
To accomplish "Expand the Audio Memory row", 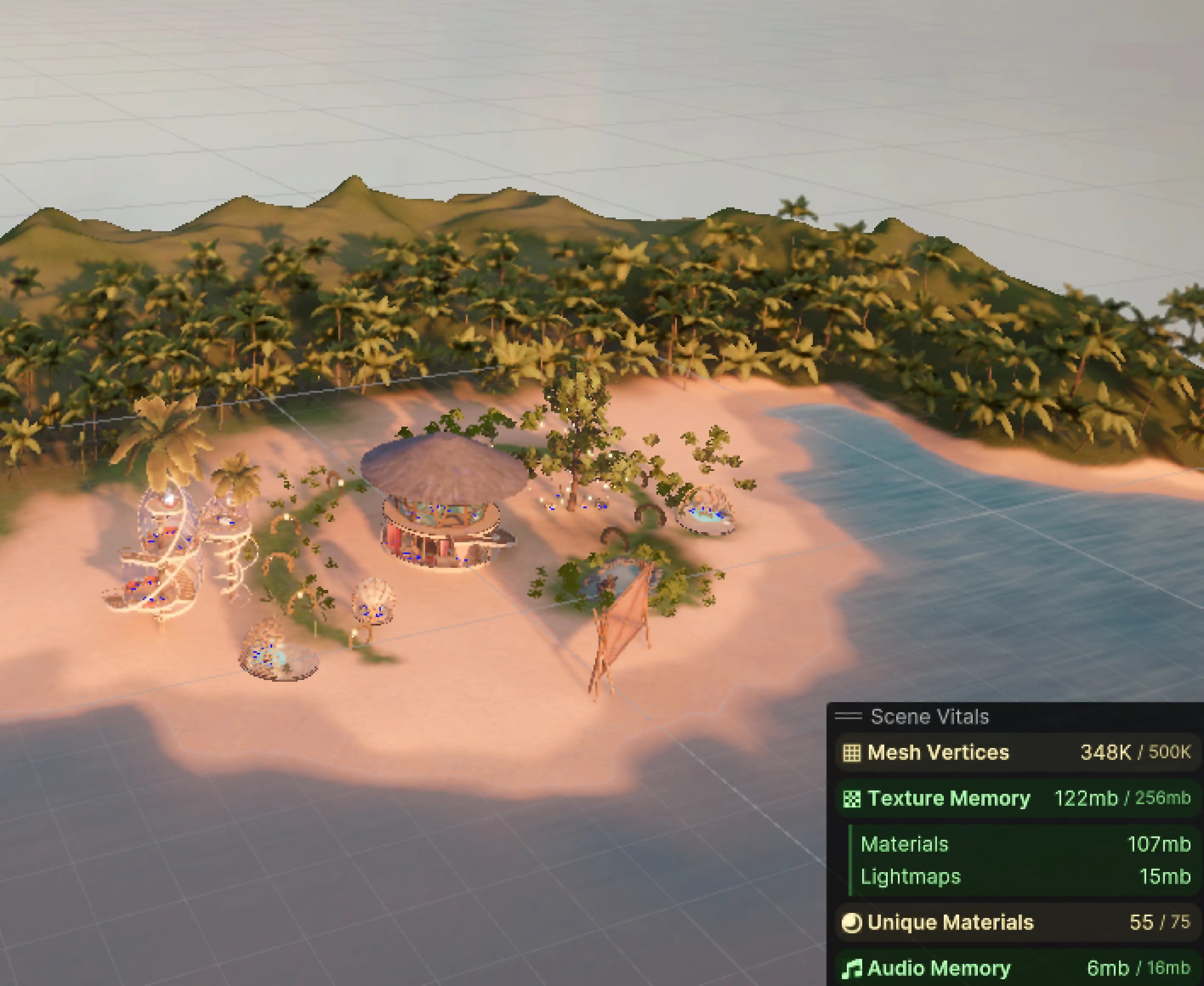I will click(x=1016, y=968).
